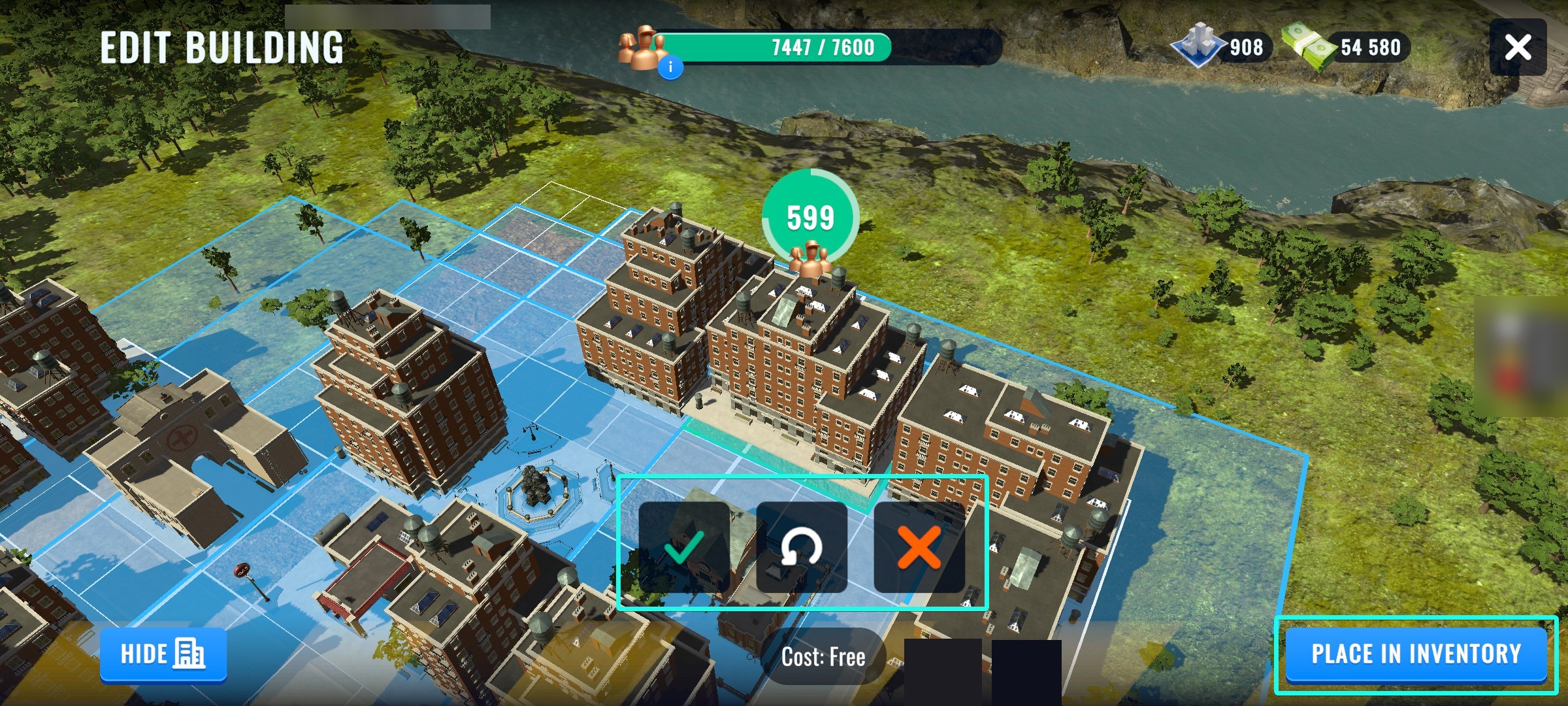Close the Edit Building screen
The image size is (1568, 706).
point(1517,47)
